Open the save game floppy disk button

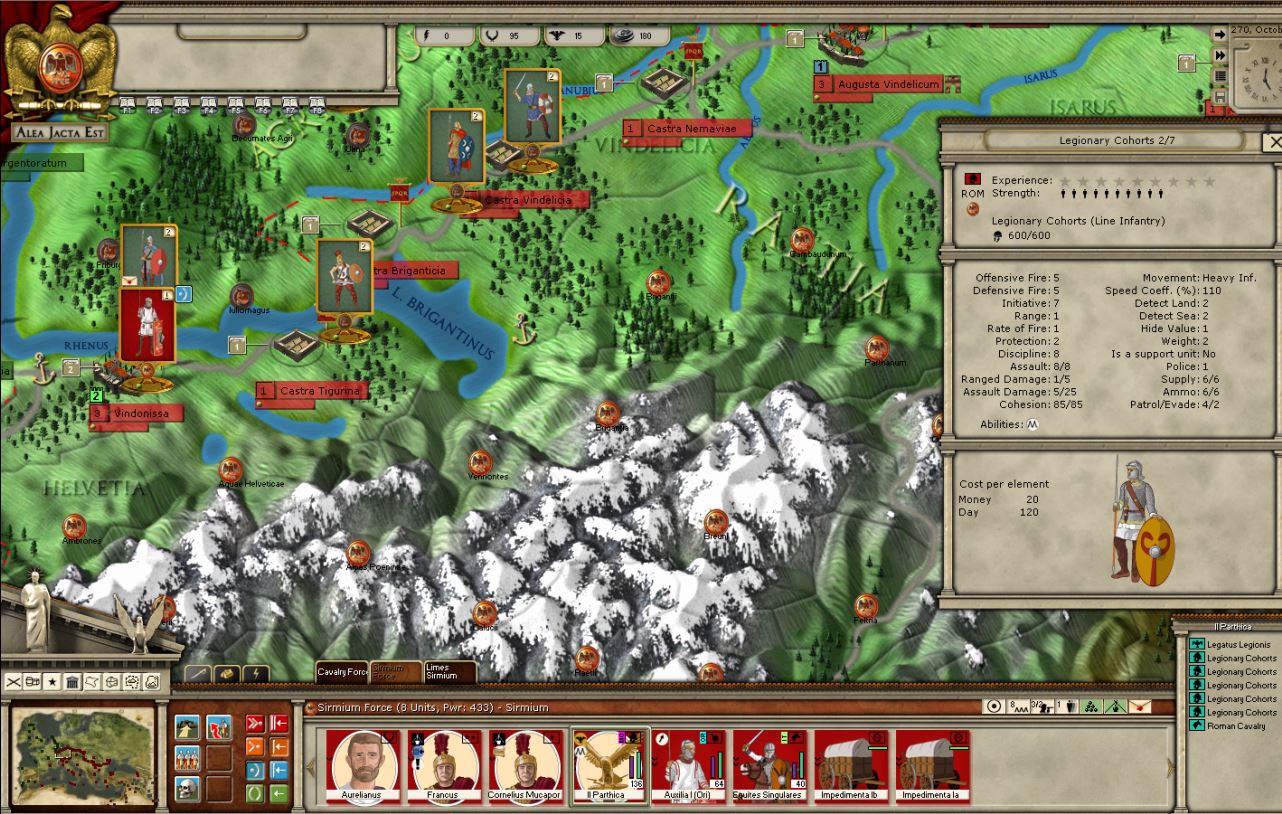tap(1220, 97)
